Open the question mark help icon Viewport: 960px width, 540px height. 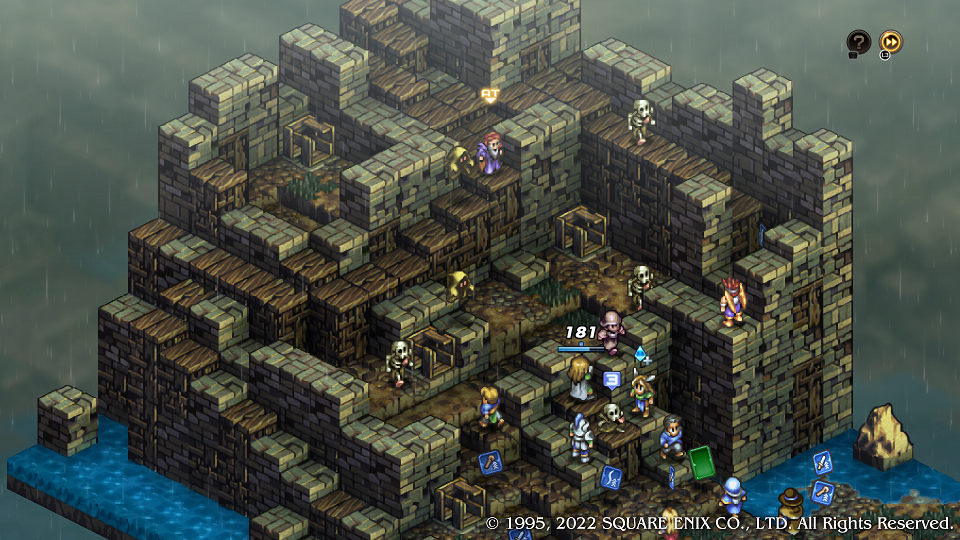(858, 42)
